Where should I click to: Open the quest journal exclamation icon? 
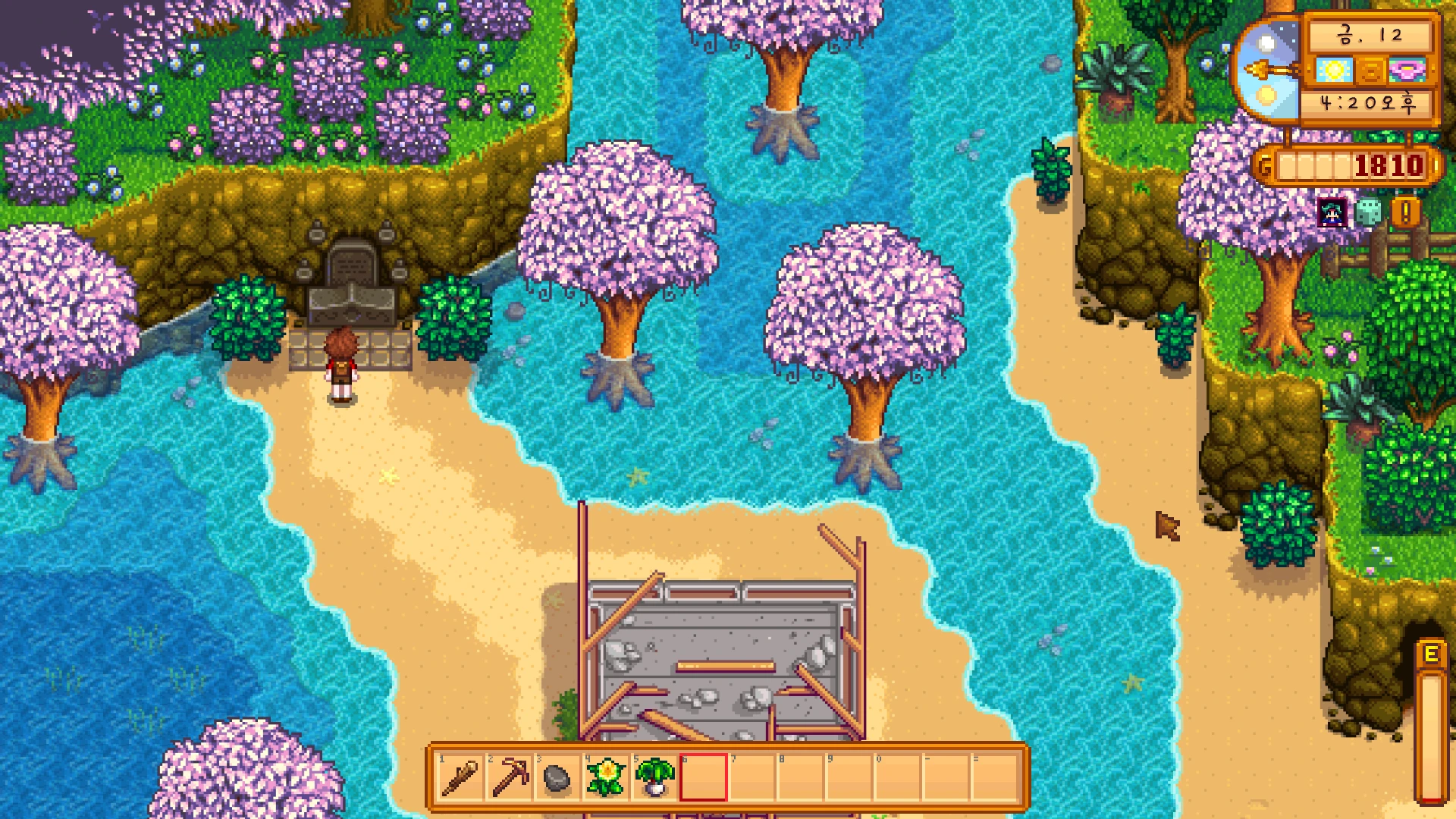tap(1405, 213)
